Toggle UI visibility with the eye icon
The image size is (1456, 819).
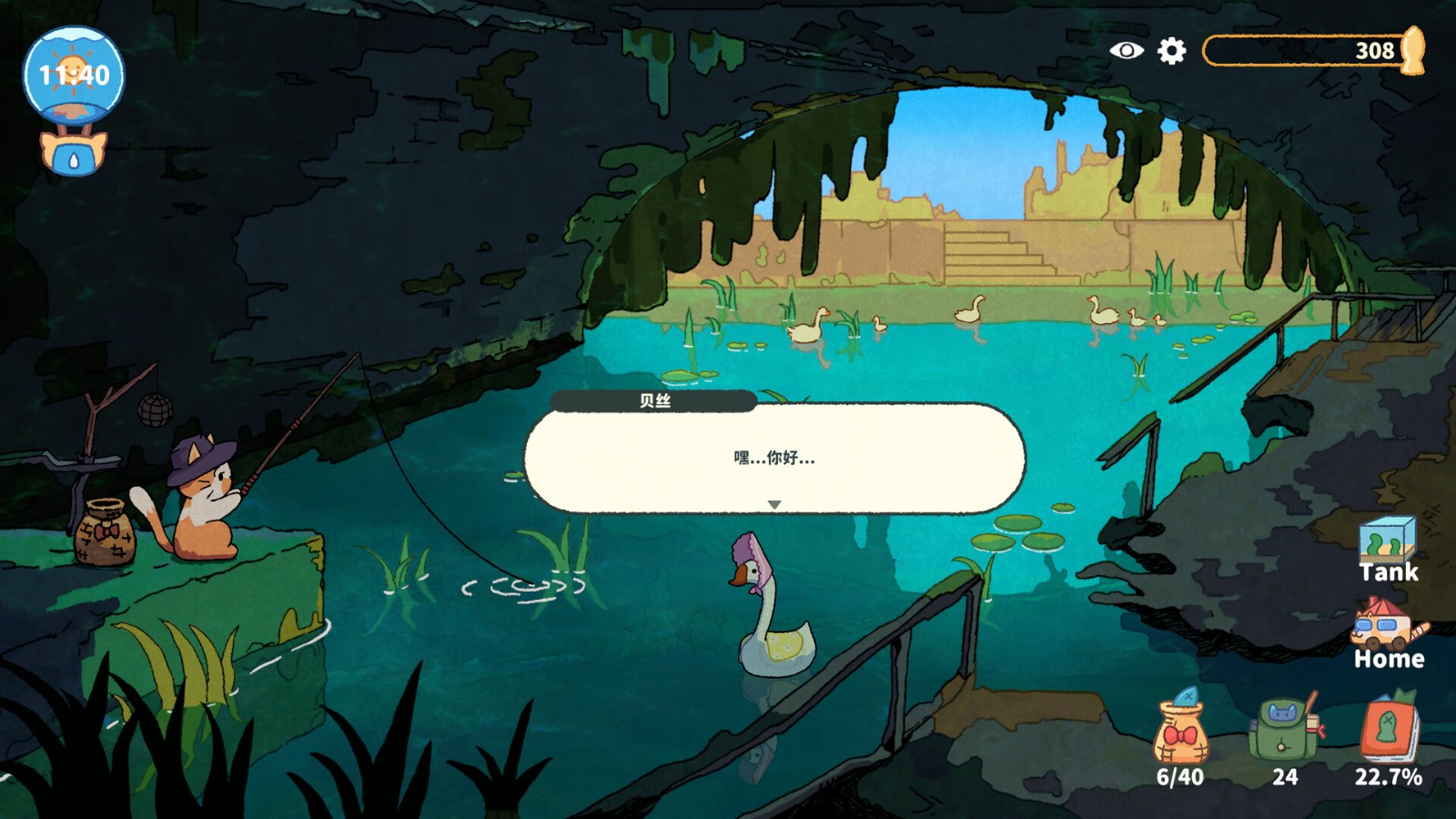1127,52
